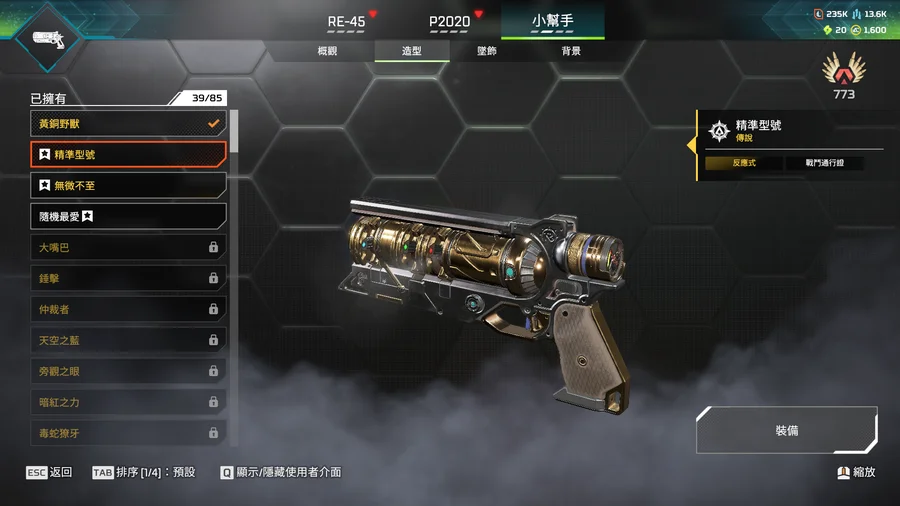Equip the skin with the 裝備 button
The image size is (900, 506).
point(786,430)
